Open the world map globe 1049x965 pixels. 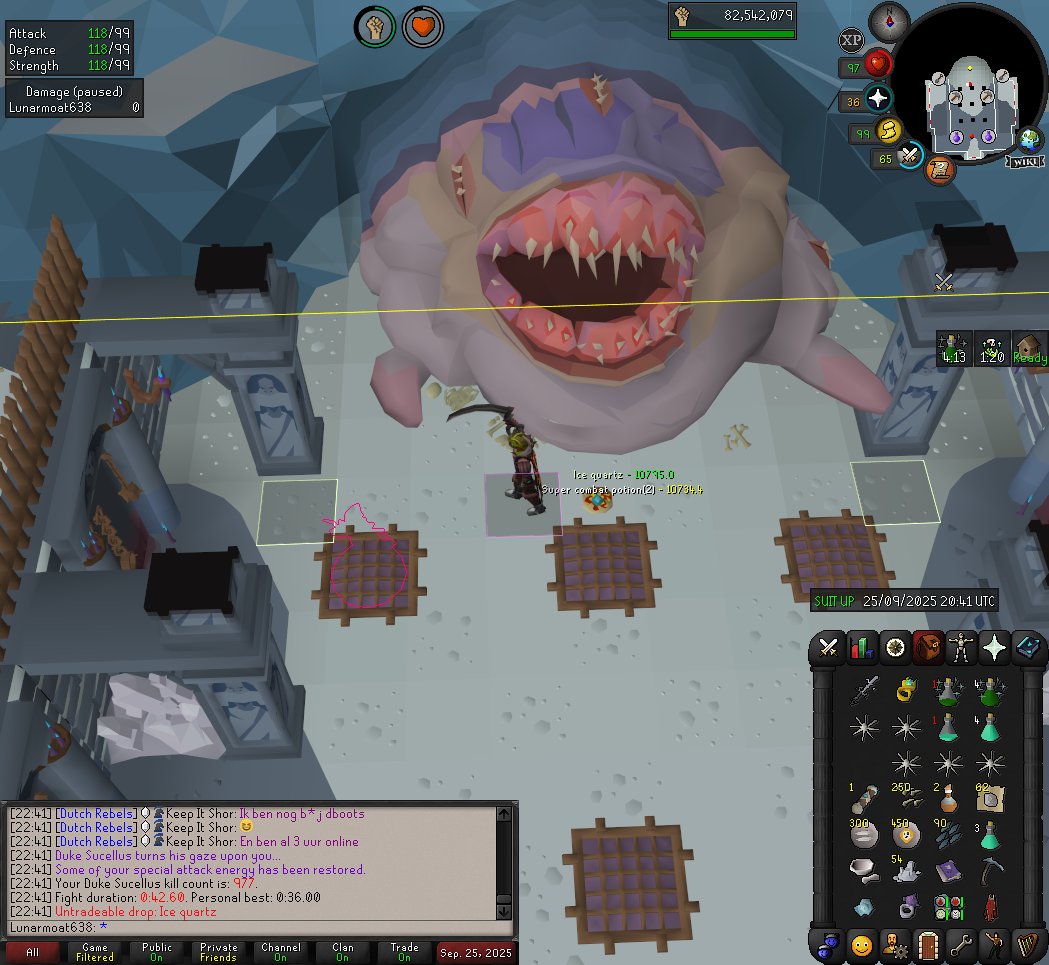[x=1028, y=140]
